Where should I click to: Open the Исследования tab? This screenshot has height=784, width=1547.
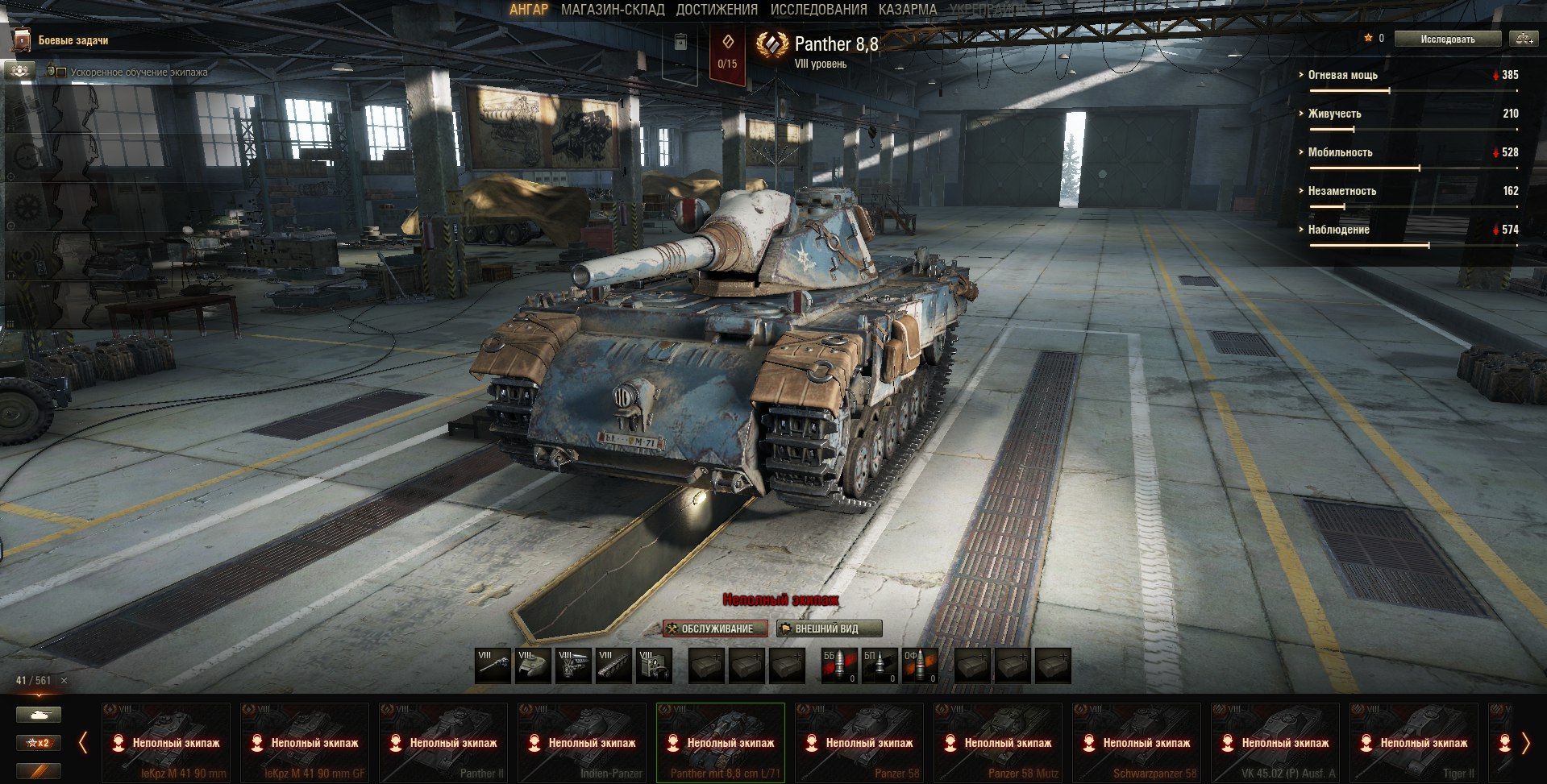818,10
